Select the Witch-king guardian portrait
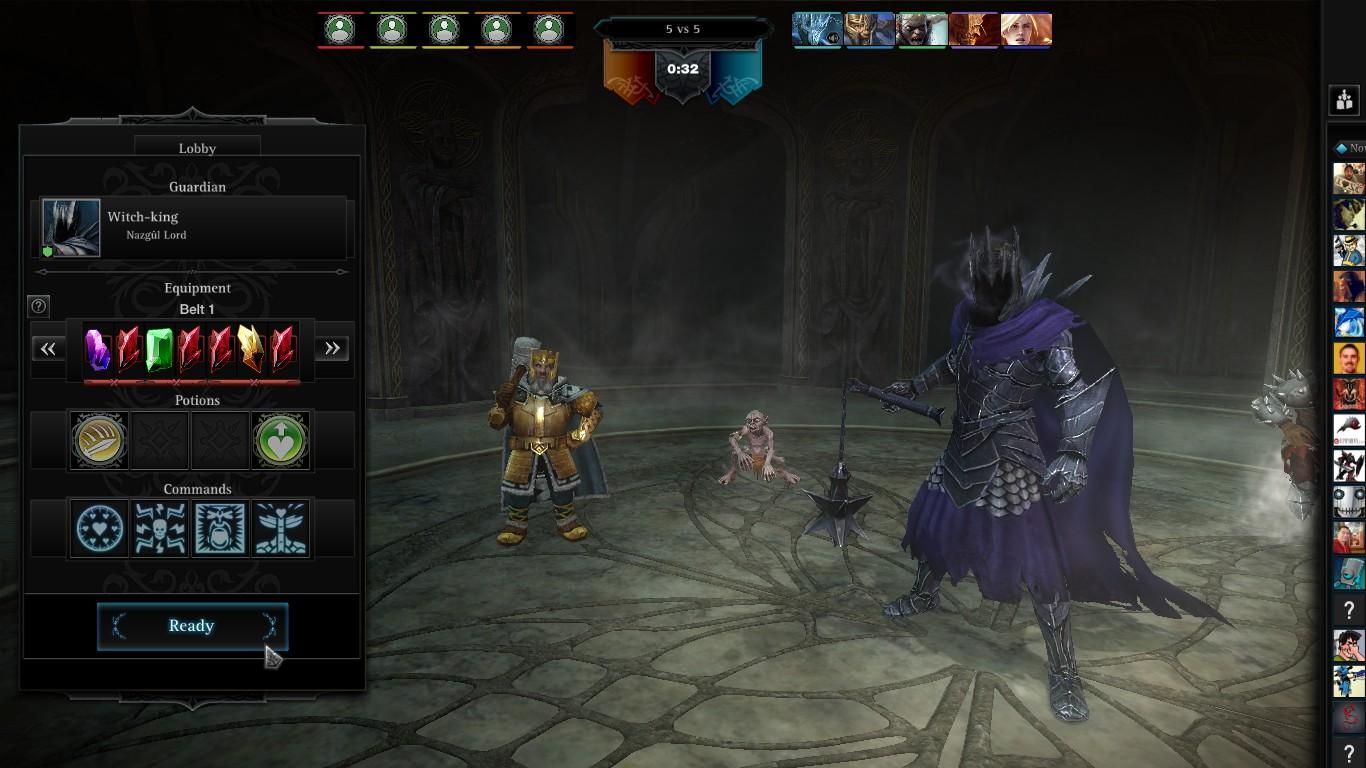 coord(71,228)
